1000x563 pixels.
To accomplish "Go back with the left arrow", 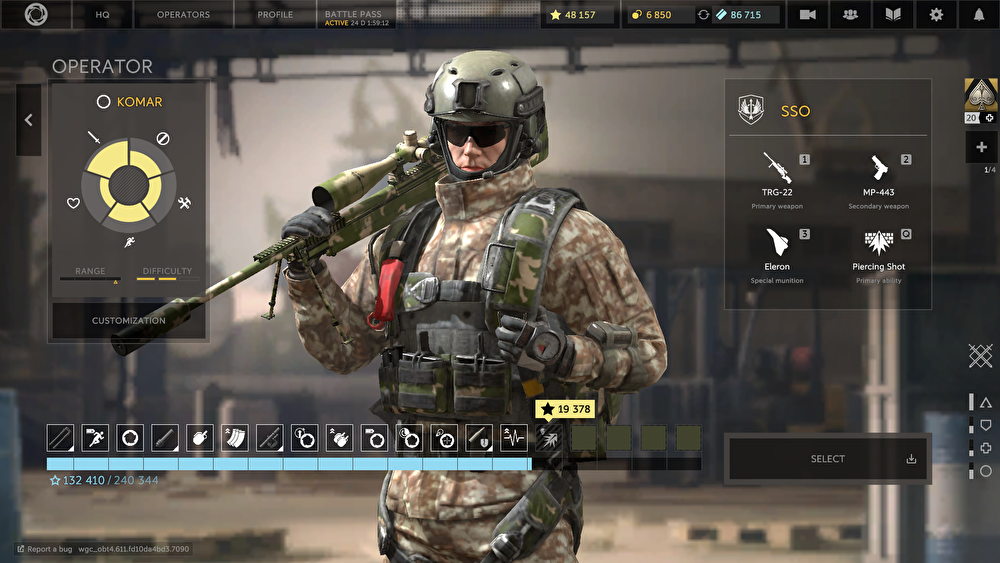I will coord(28,120).
